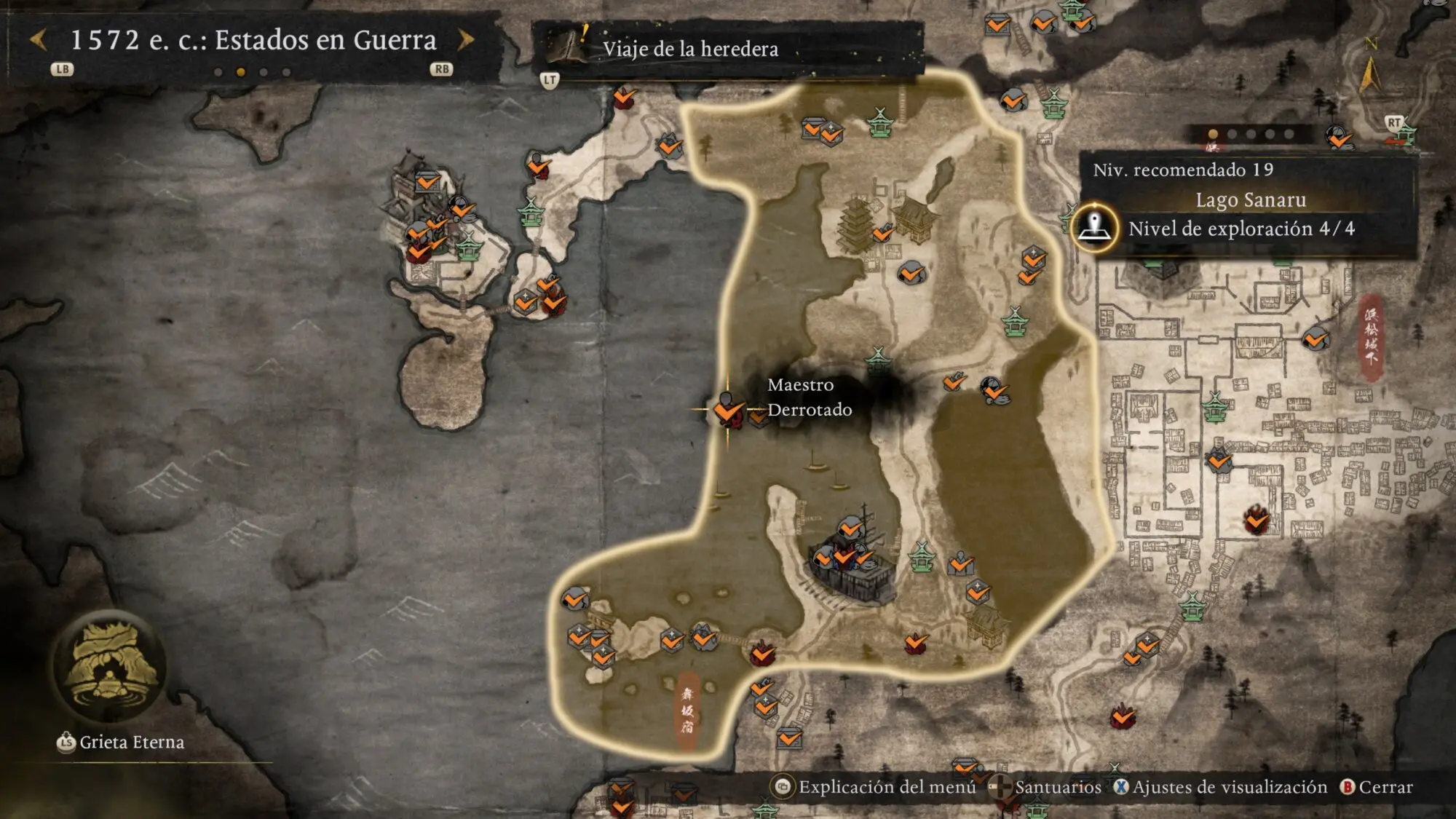The width and height of the screenshot is (1456, 819).
Task: Select the Maestro Derrotado map marker
Action: [x=727, y=410]
